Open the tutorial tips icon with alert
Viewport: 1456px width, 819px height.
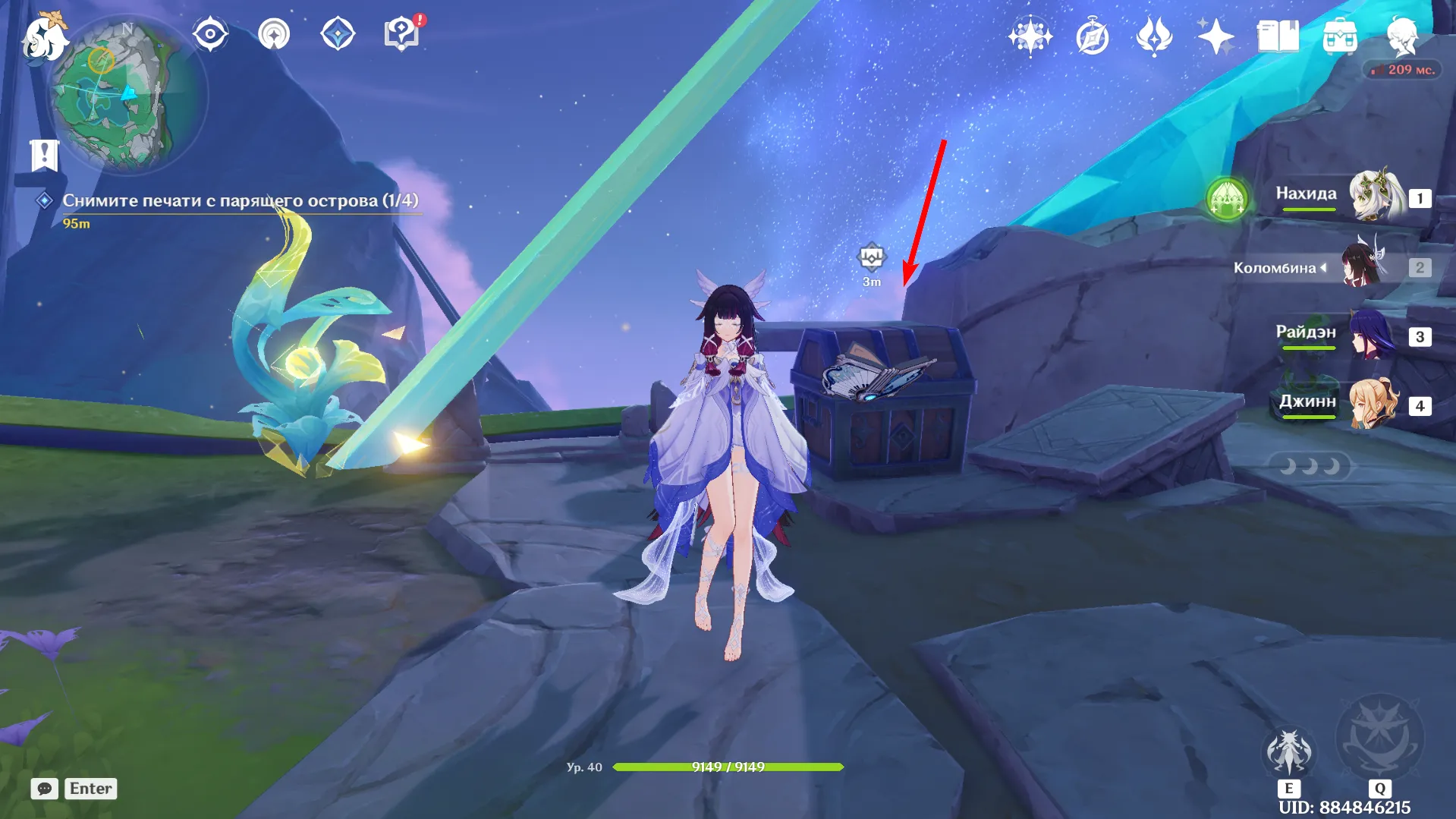401,34
